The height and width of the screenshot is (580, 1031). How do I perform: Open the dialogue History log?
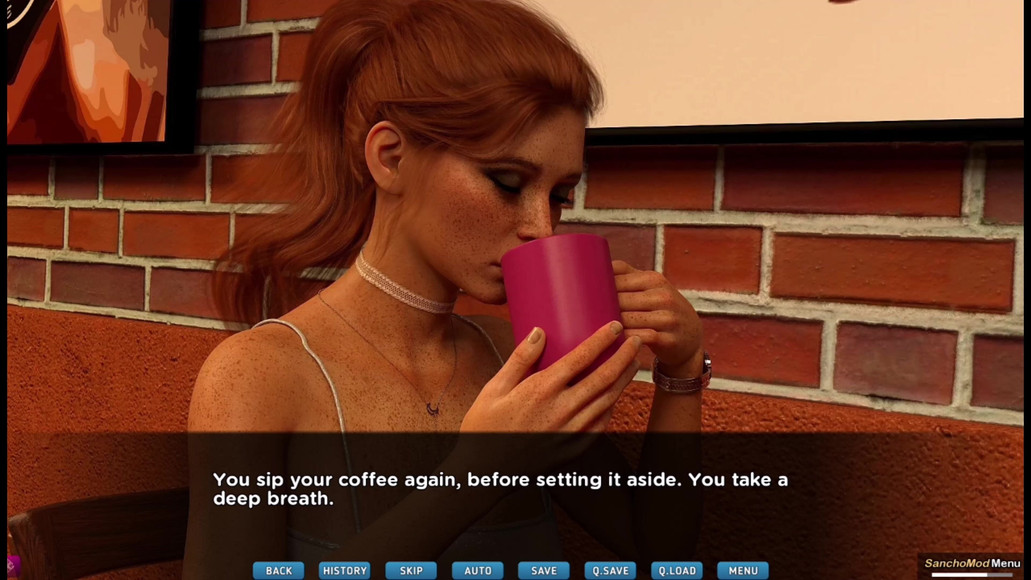tap(345, 570)
